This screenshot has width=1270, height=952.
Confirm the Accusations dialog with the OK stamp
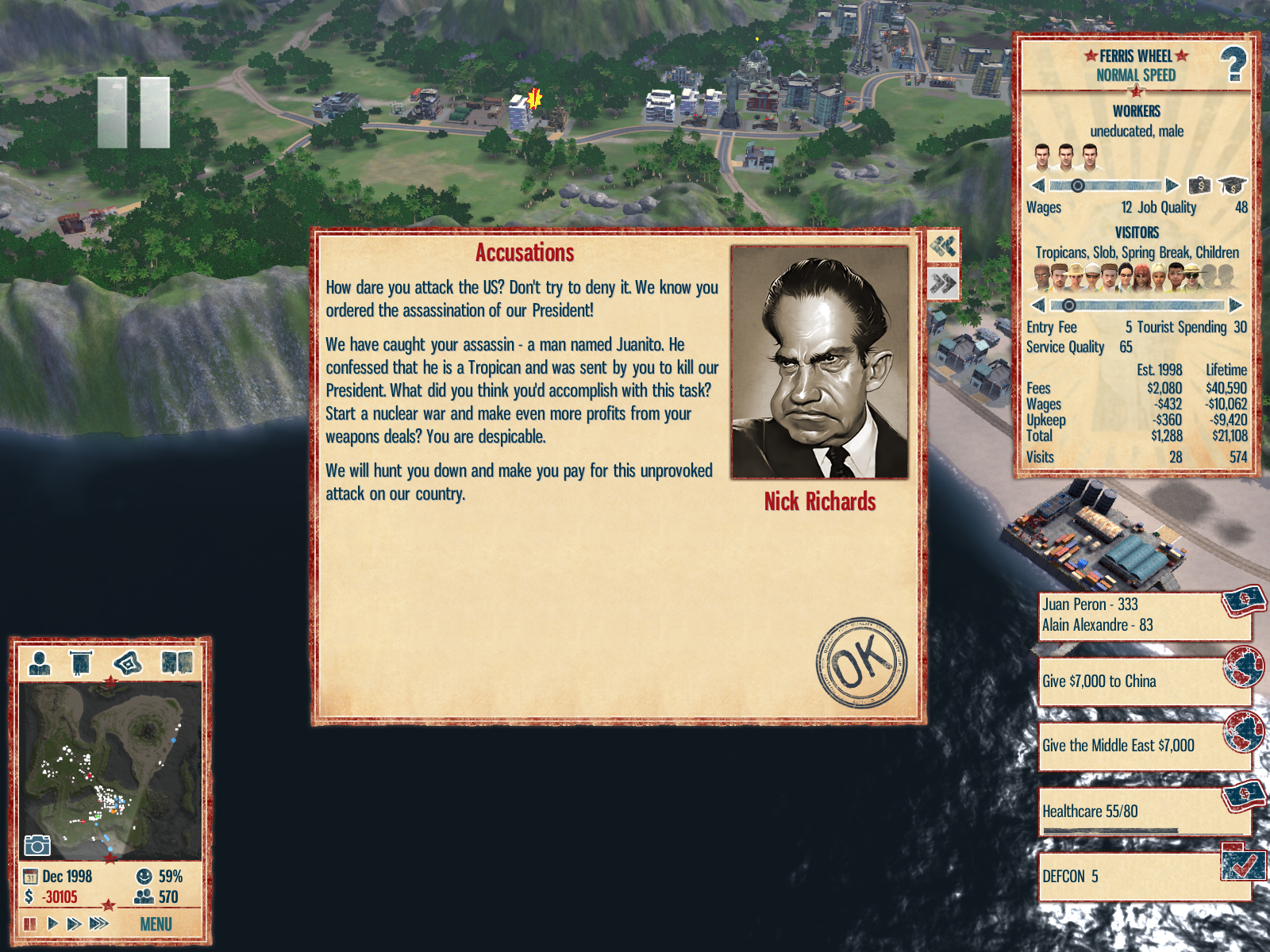coord(861,663)
